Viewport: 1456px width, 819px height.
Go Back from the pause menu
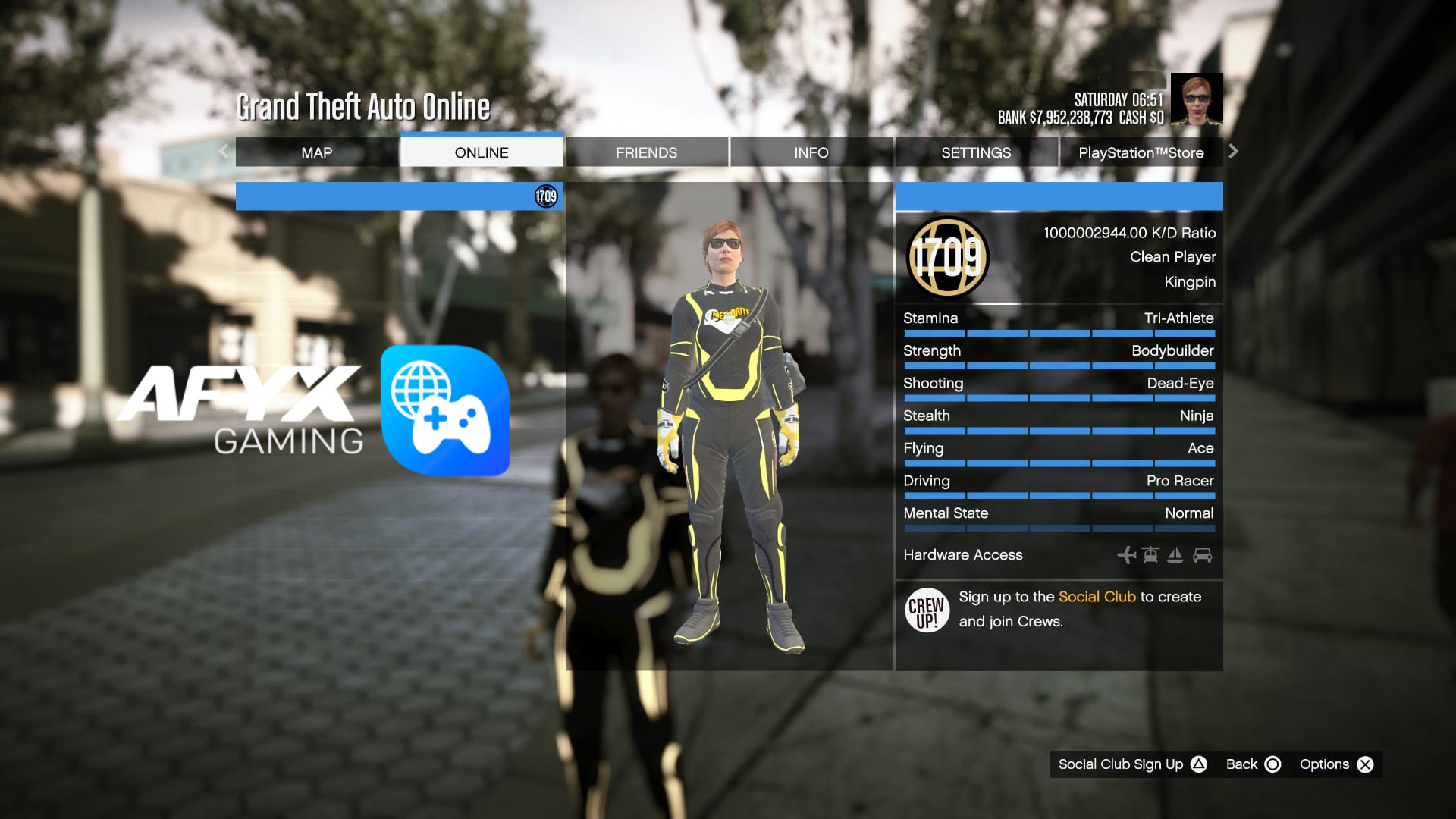pyautogui.click(x=1253, y=764)
